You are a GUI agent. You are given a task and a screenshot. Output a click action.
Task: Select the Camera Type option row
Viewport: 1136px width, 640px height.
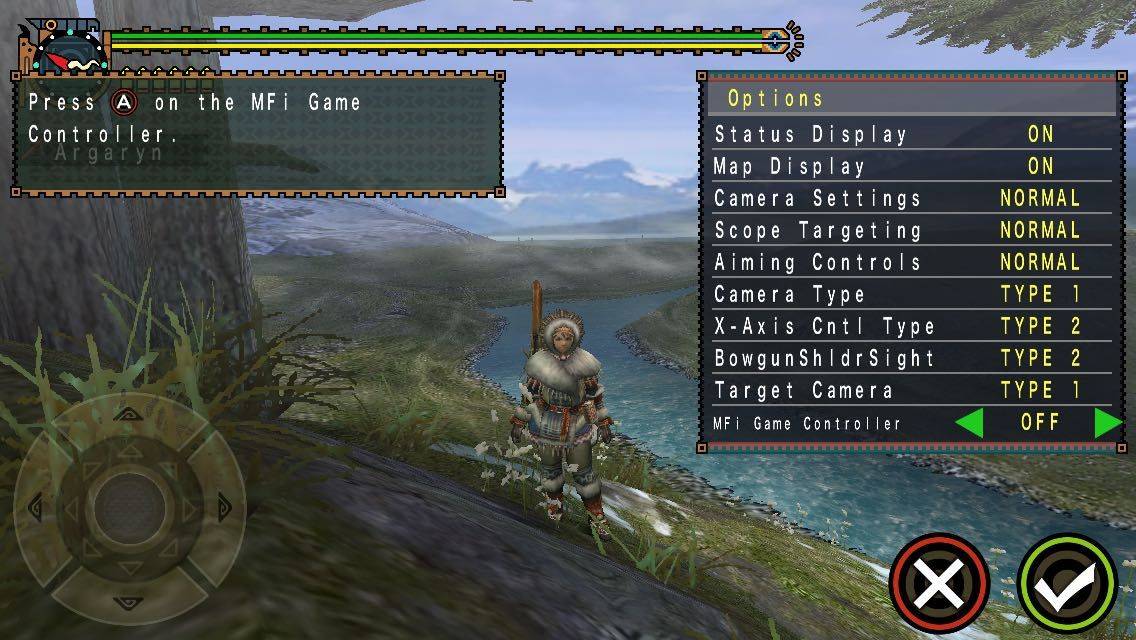click(x=910, y=294)
